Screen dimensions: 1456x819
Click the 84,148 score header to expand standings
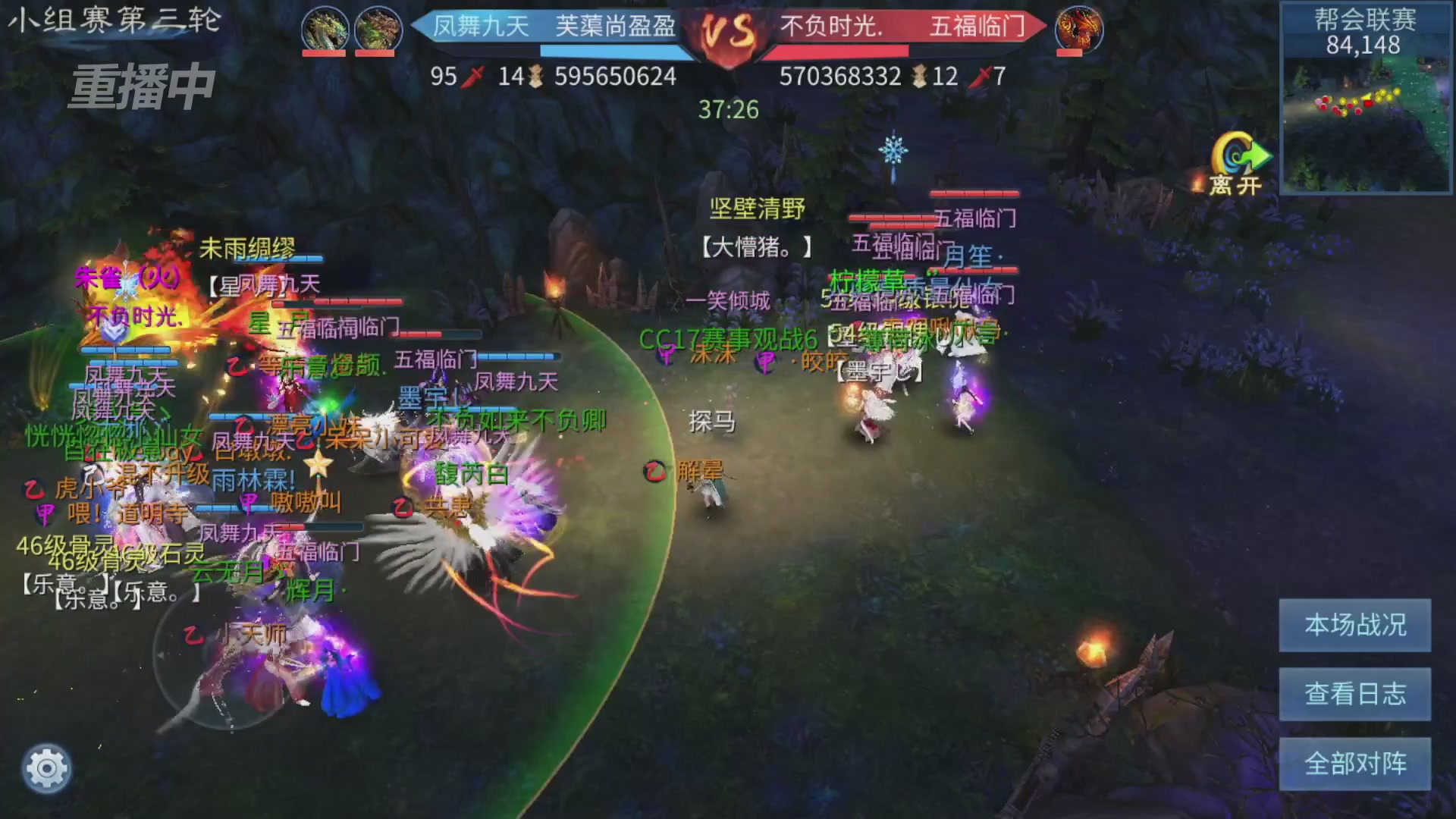tap(1364, 45)
